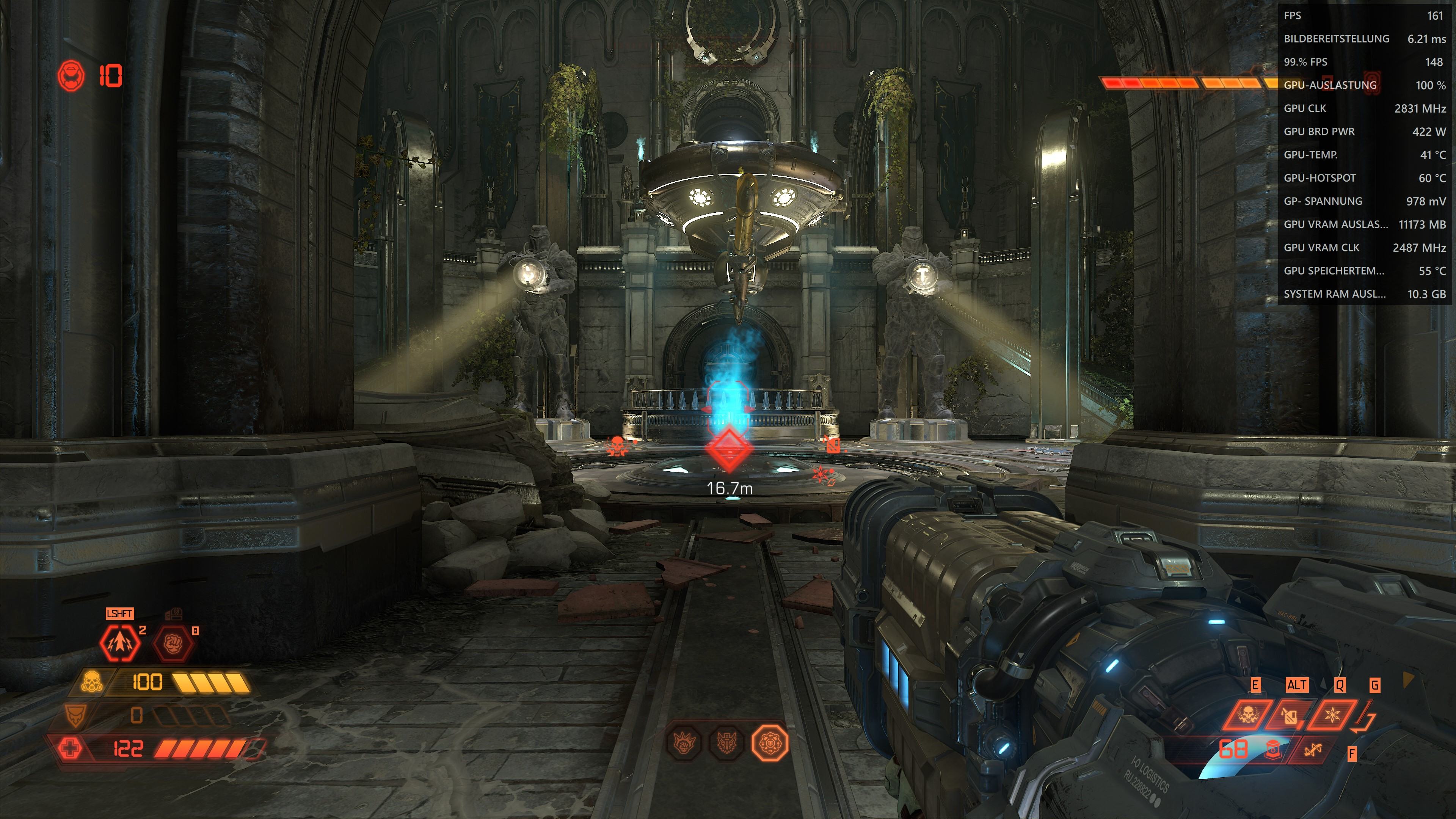
Task: Click the armor shield icon
Action: (x=75, y=715)
